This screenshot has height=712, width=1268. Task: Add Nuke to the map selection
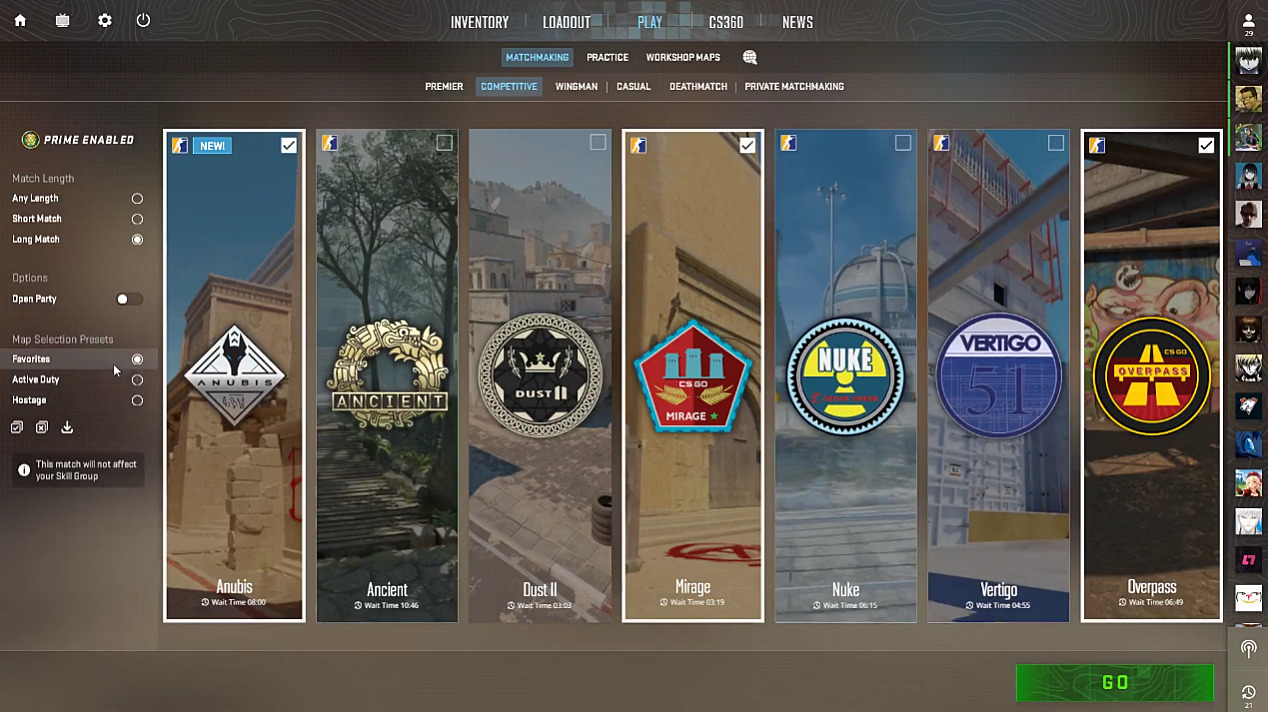click(902, 144)
